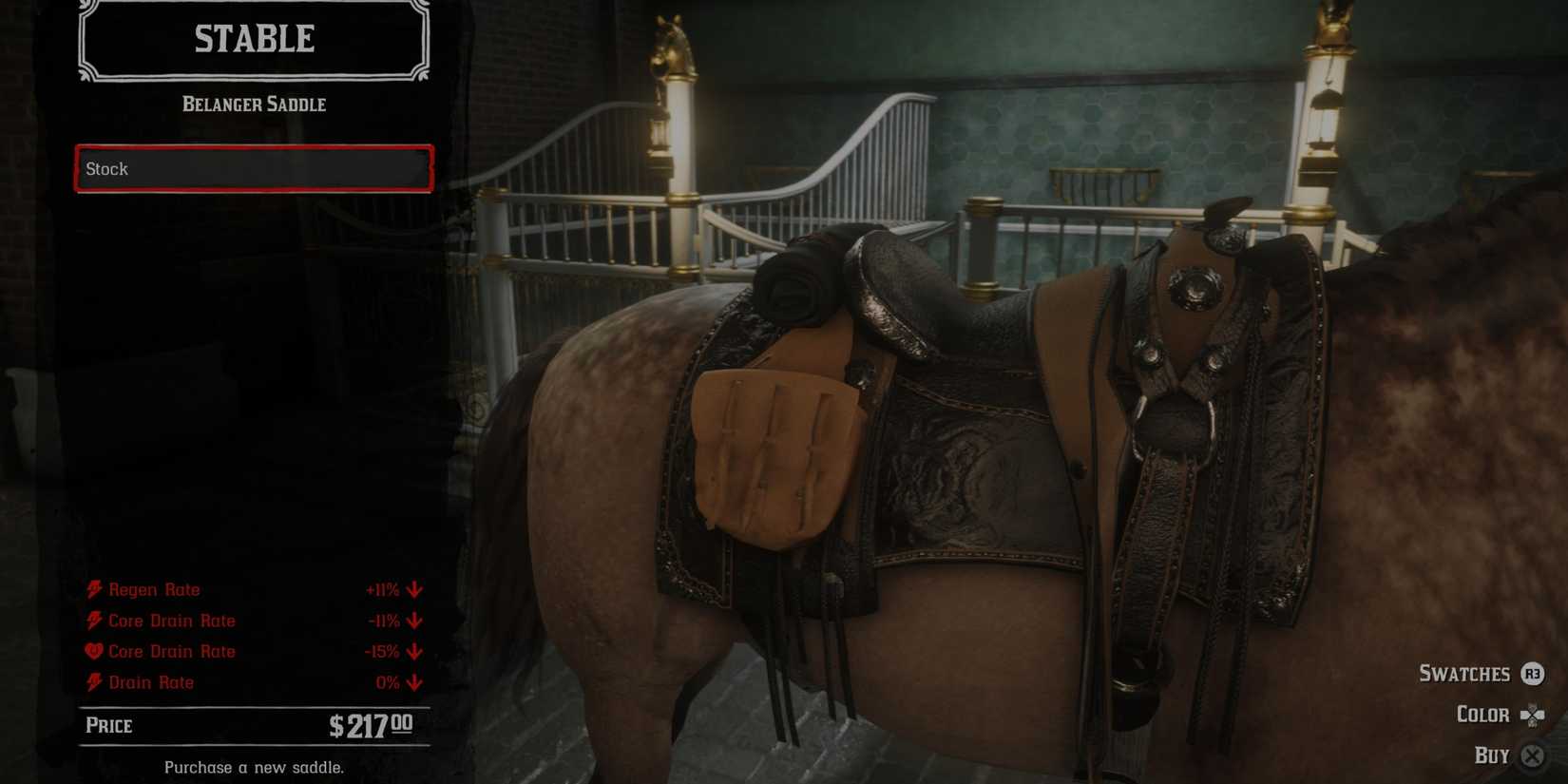Click the lightning icon beside Drain Rate
The height and width of the screenshot is (784, 1568).
[95, 682]
